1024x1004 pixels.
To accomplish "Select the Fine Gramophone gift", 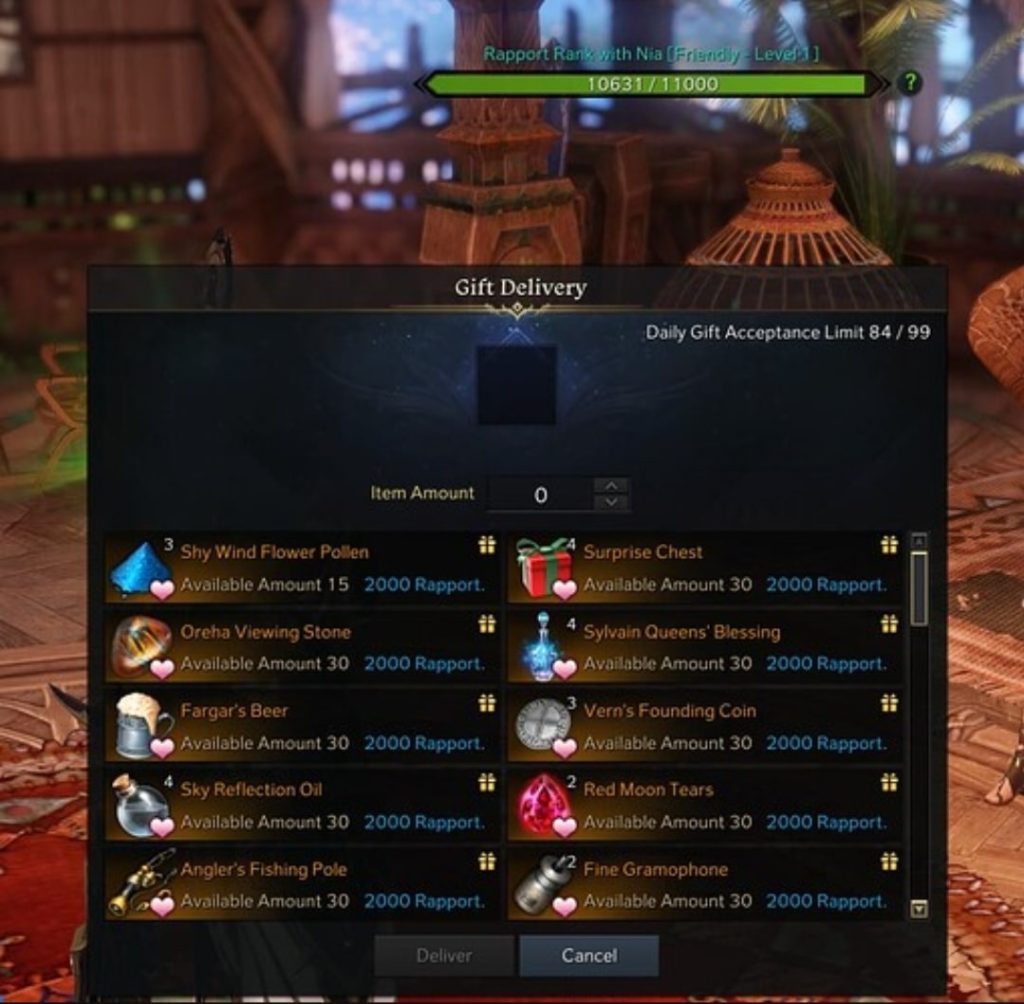I will [x=705, y=884].
